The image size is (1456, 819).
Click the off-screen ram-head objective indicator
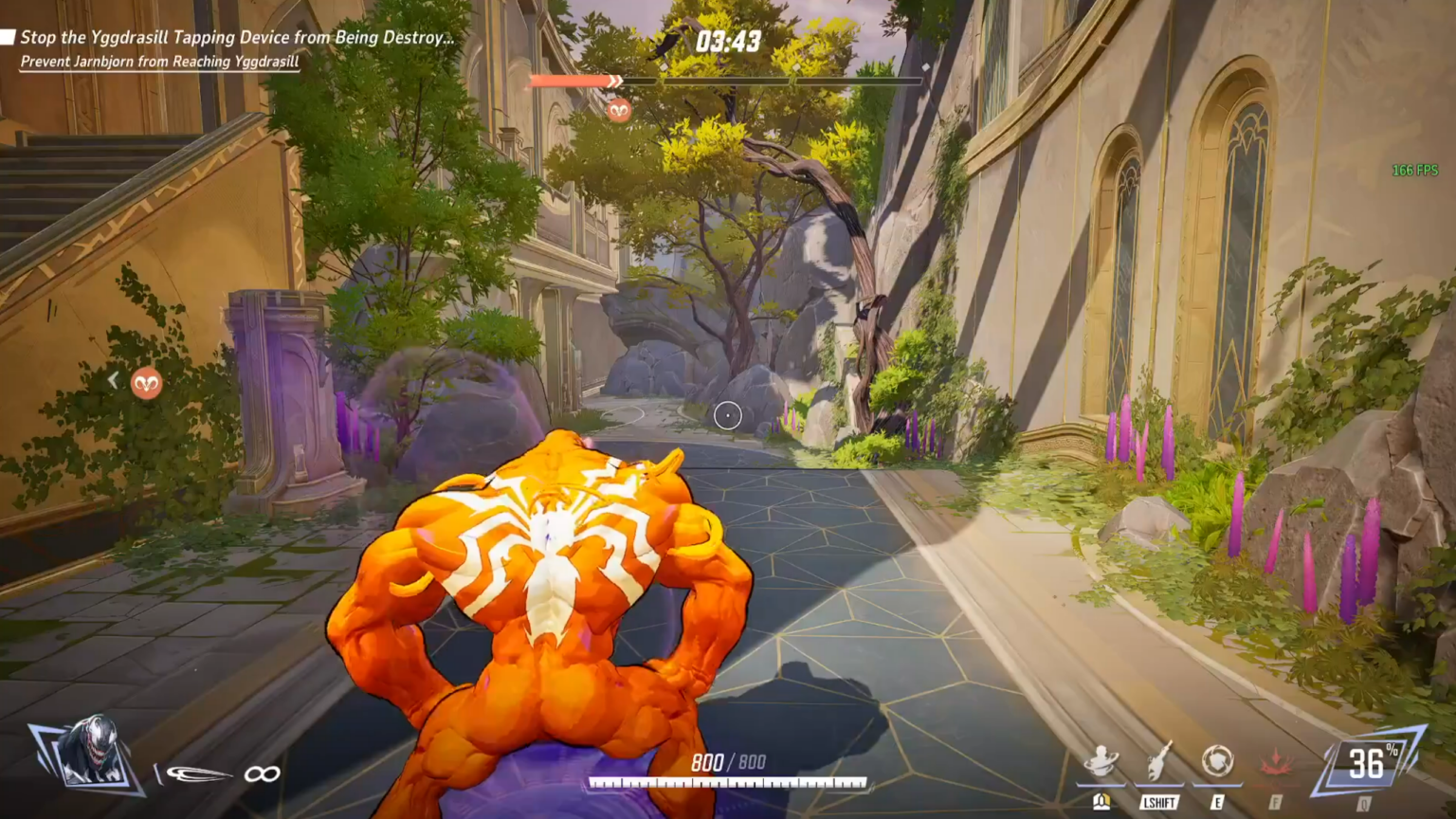(146, 383)
